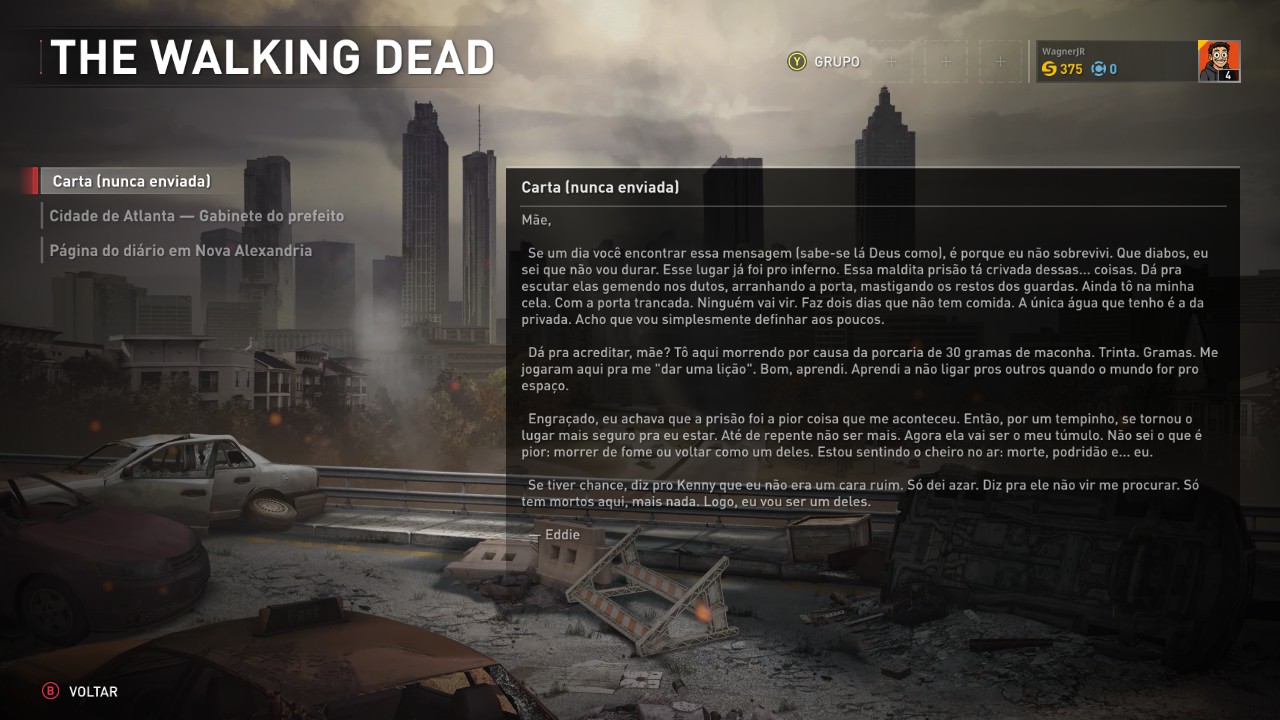Open 'Cidade de Atlanta — Gabinete do prefeito'

196,216
